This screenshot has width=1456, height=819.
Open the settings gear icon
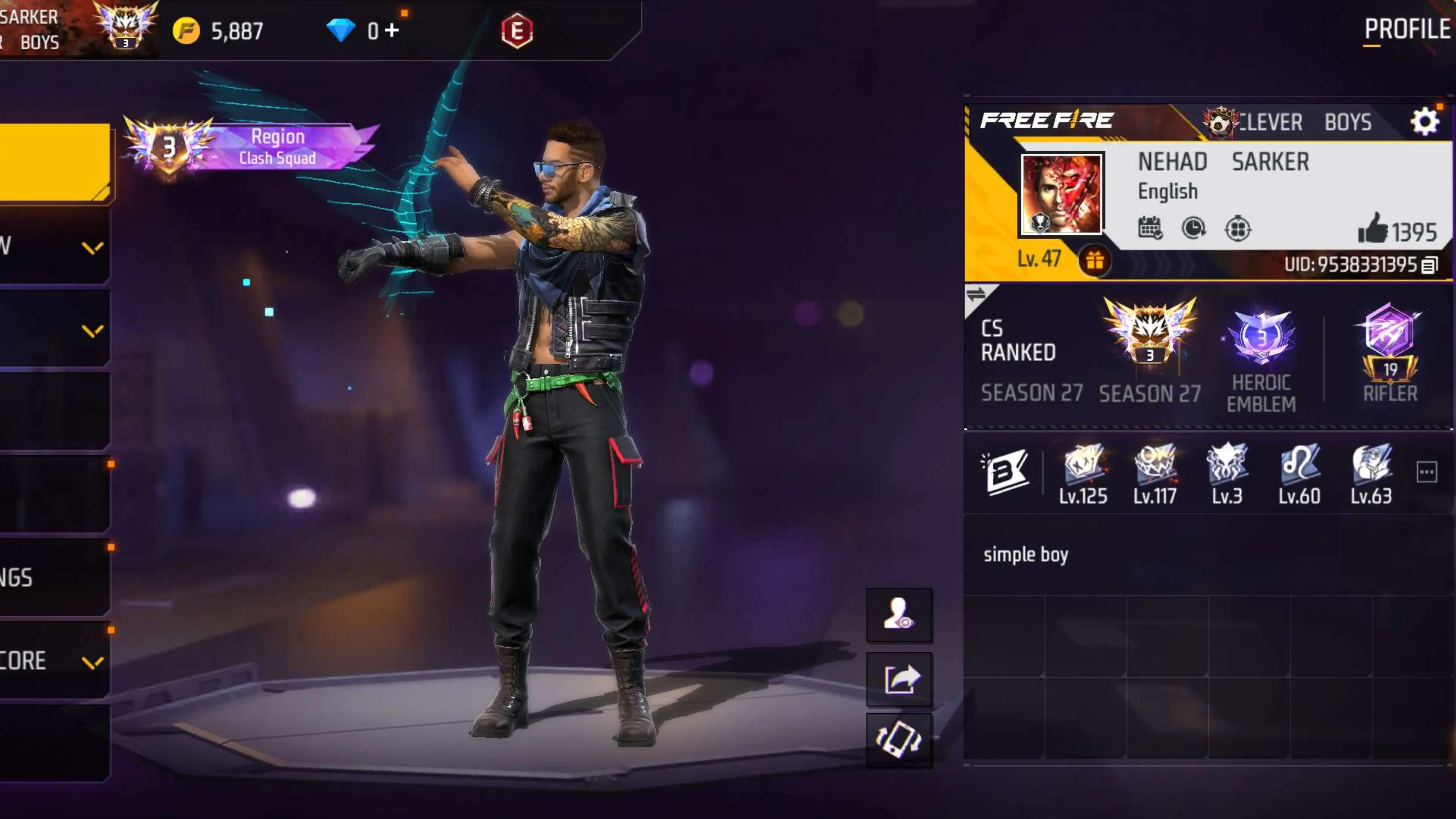pyautogui.click(x=1424, y=121)
